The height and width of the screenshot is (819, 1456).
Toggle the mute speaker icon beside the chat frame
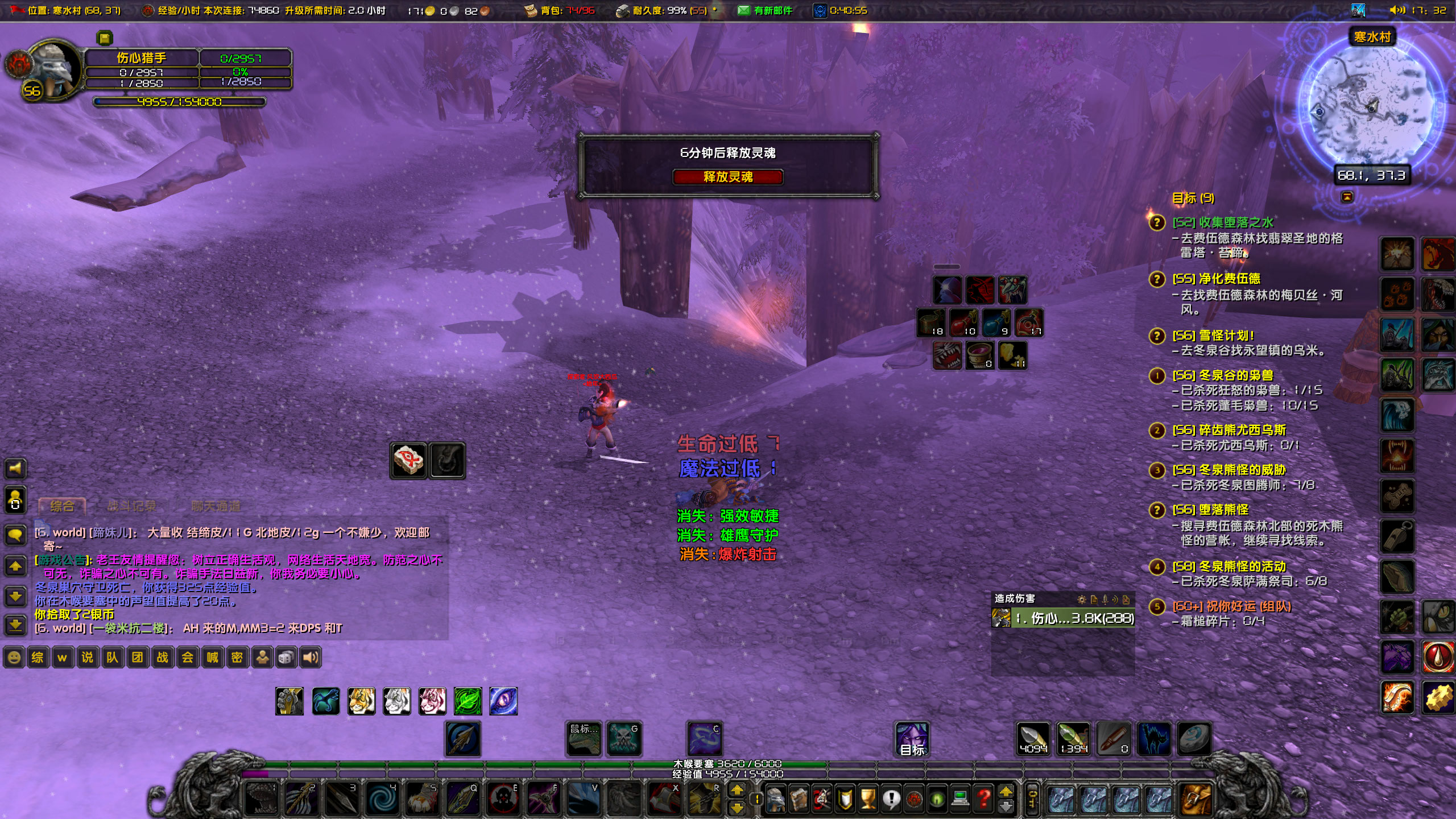(15, 469)
